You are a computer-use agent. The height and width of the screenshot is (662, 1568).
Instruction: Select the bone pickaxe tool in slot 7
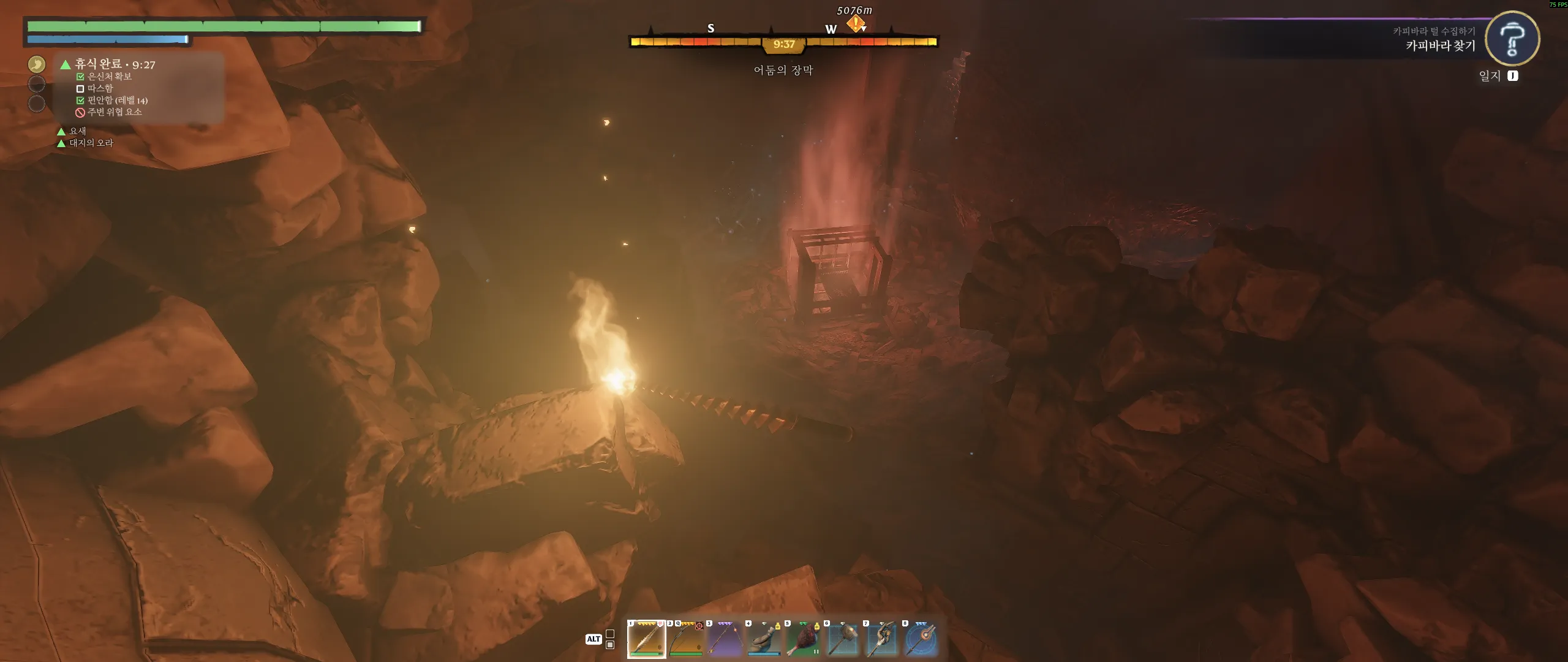pyautogui.click(x=881, y=639)
